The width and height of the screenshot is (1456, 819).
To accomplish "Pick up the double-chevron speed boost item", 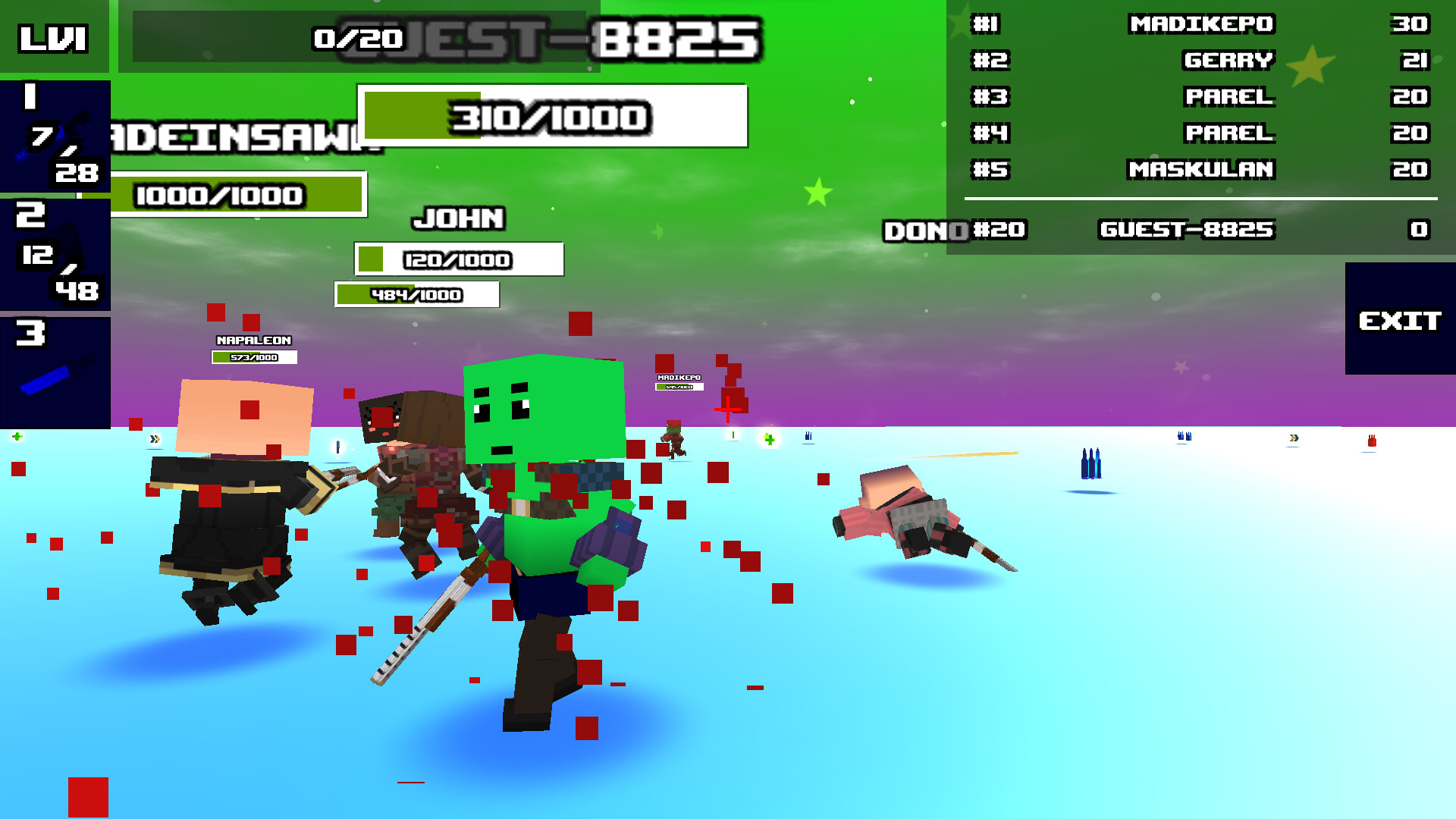I will click(155, 438).
